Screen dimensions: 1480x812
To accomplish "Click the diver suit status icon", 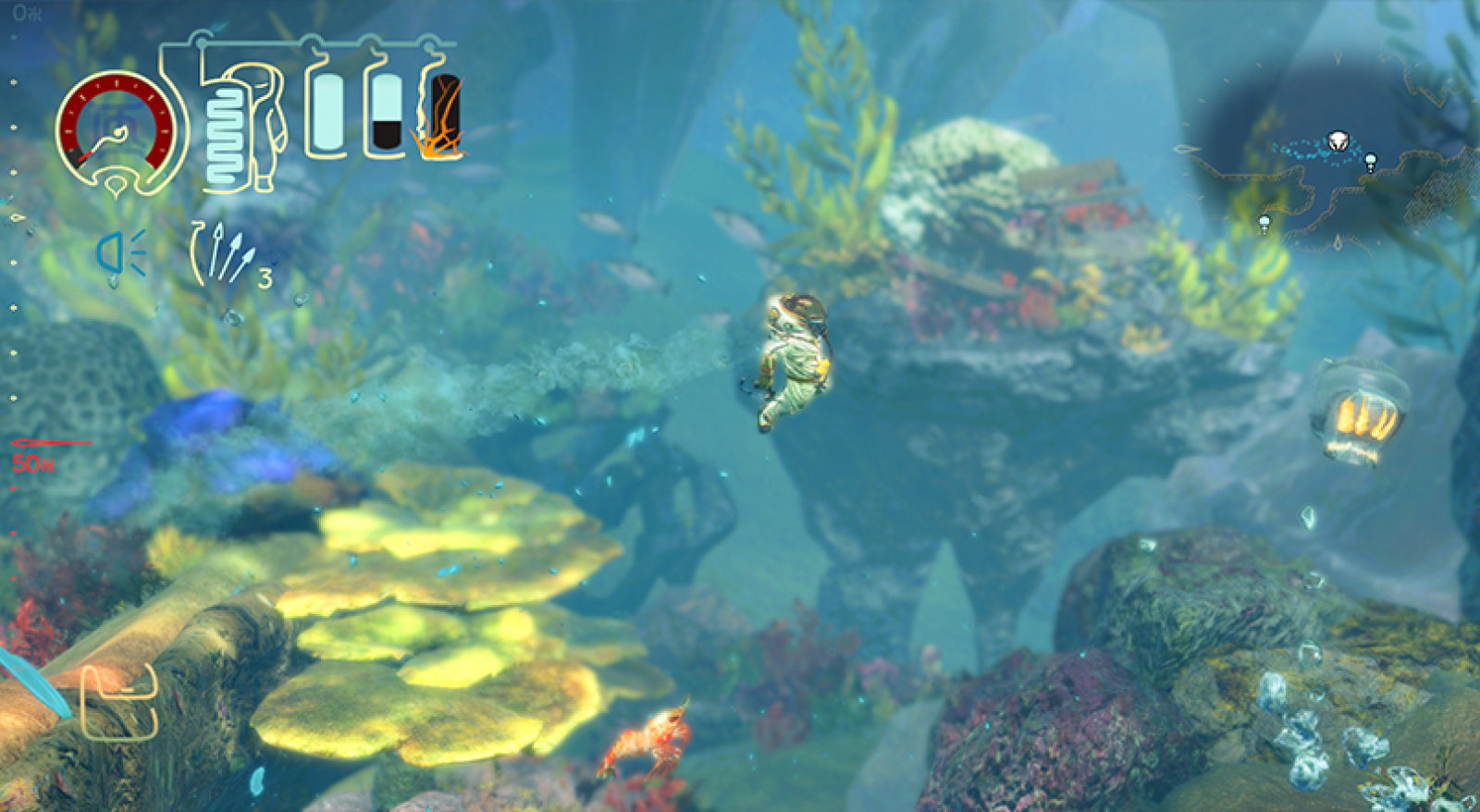I will 242,127.
